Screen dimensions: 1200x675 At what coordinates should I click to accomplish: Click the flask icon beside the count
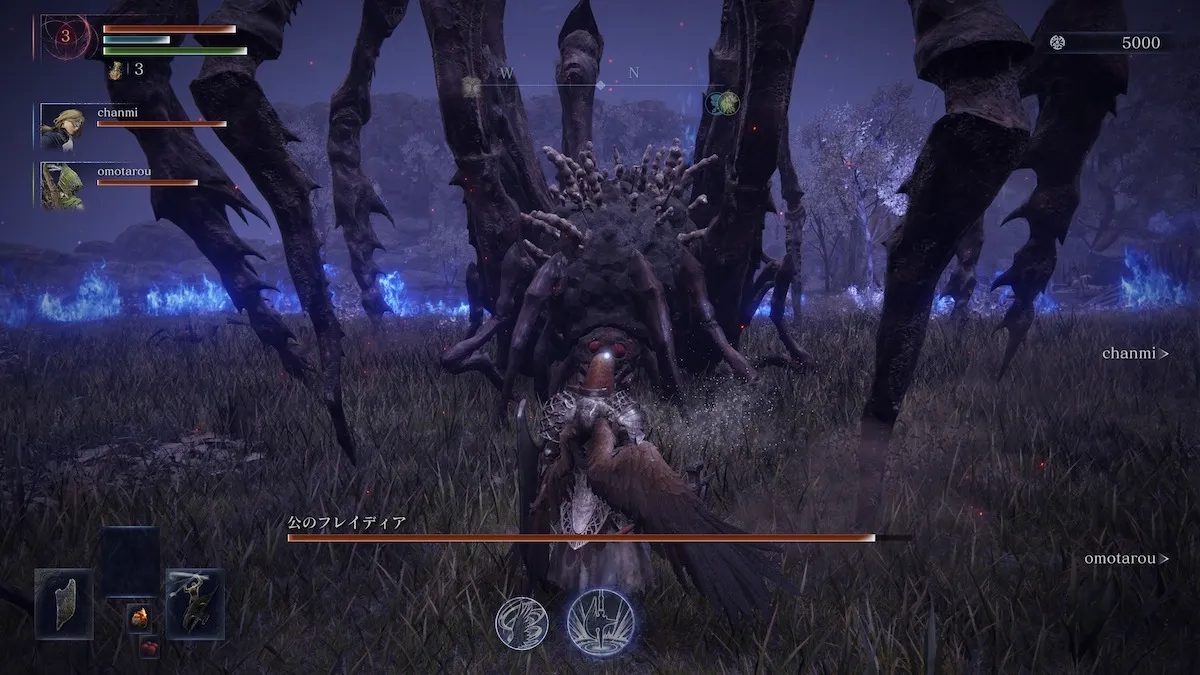[x=116, y=70]
